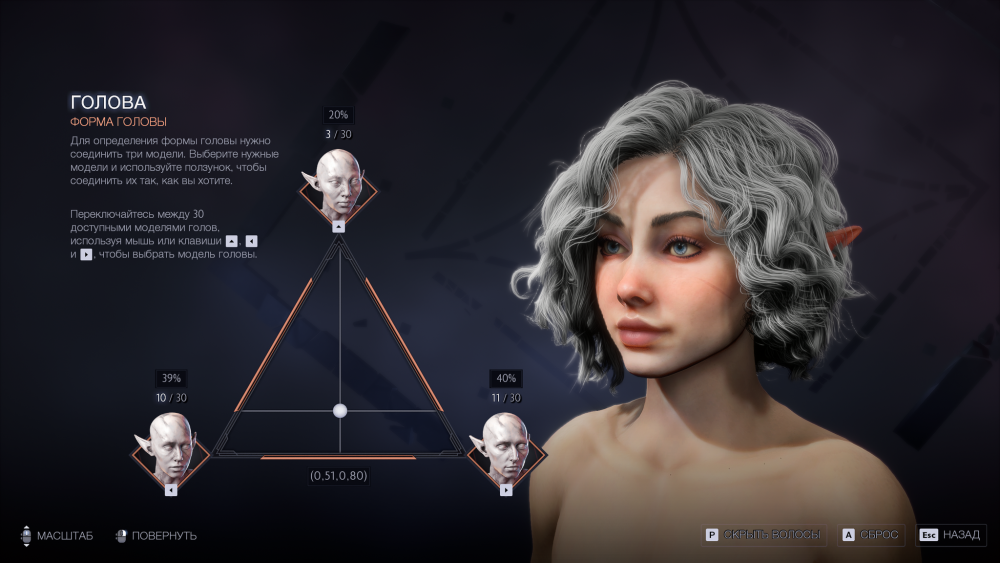Click the up-arrow button under the top head

coord(338,227)
